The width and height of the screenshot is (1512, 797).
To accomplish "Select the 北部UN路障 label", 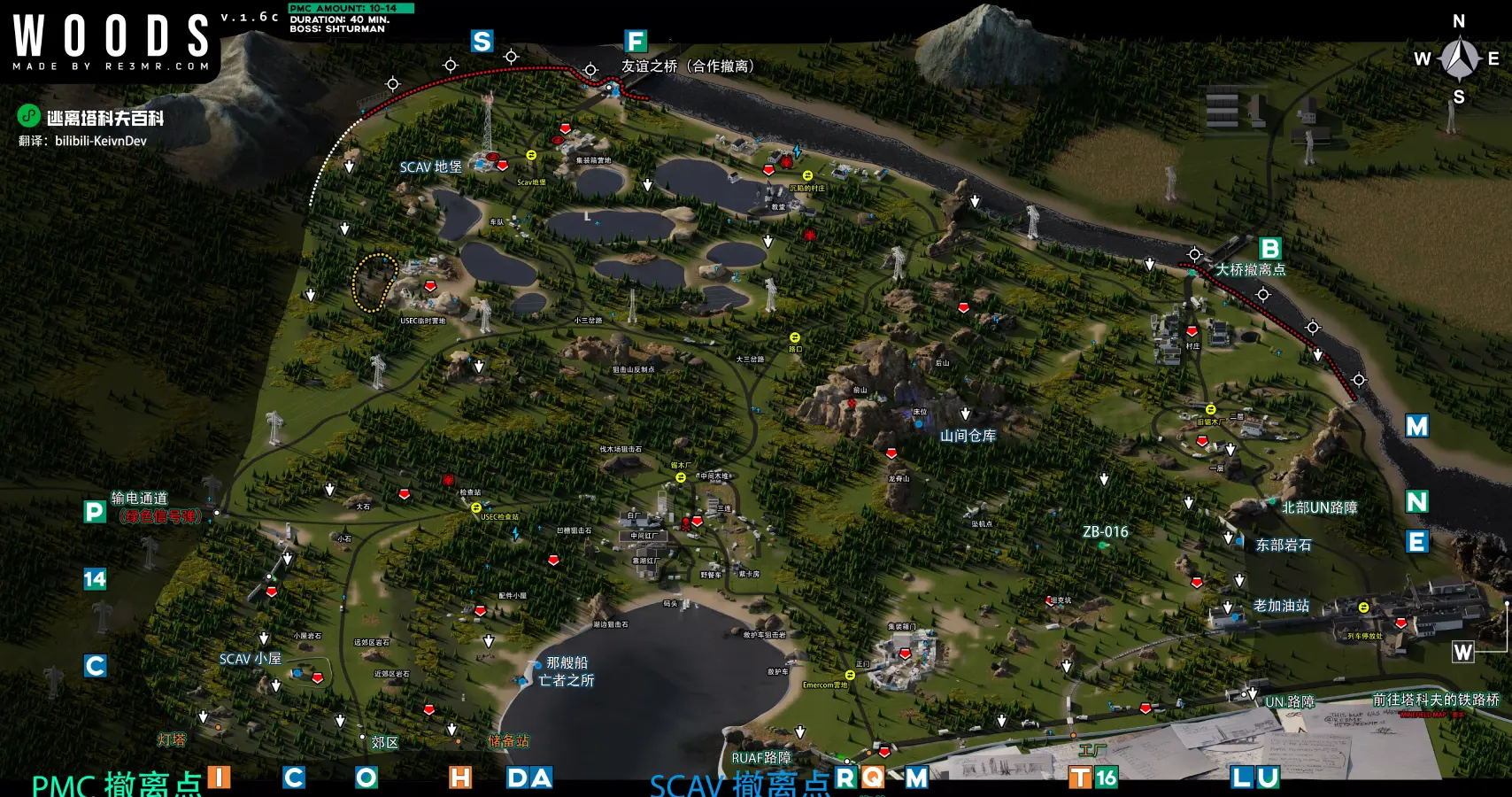I will [1319, 507].
